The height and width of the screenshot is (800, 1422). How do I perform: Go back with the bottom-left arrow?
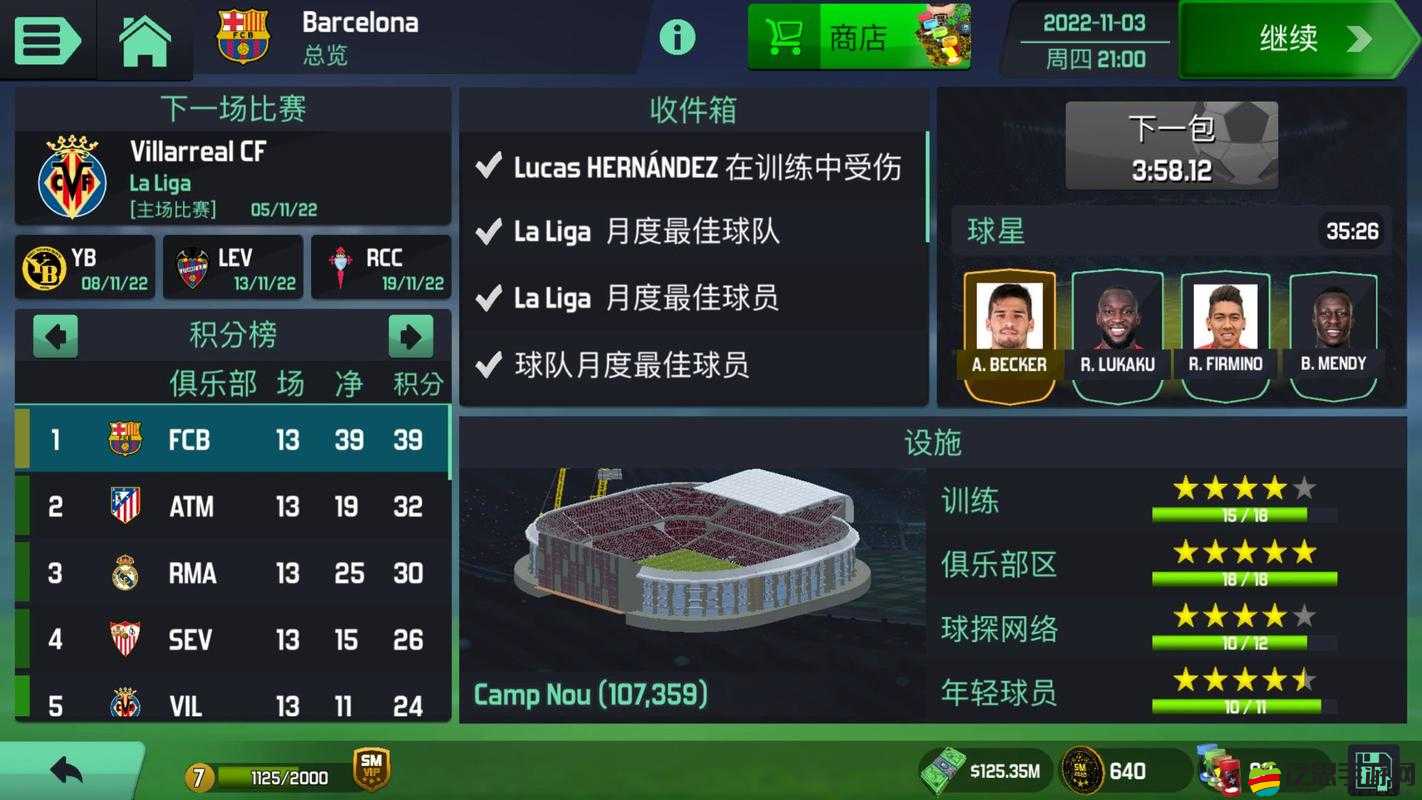coord(67,770)
